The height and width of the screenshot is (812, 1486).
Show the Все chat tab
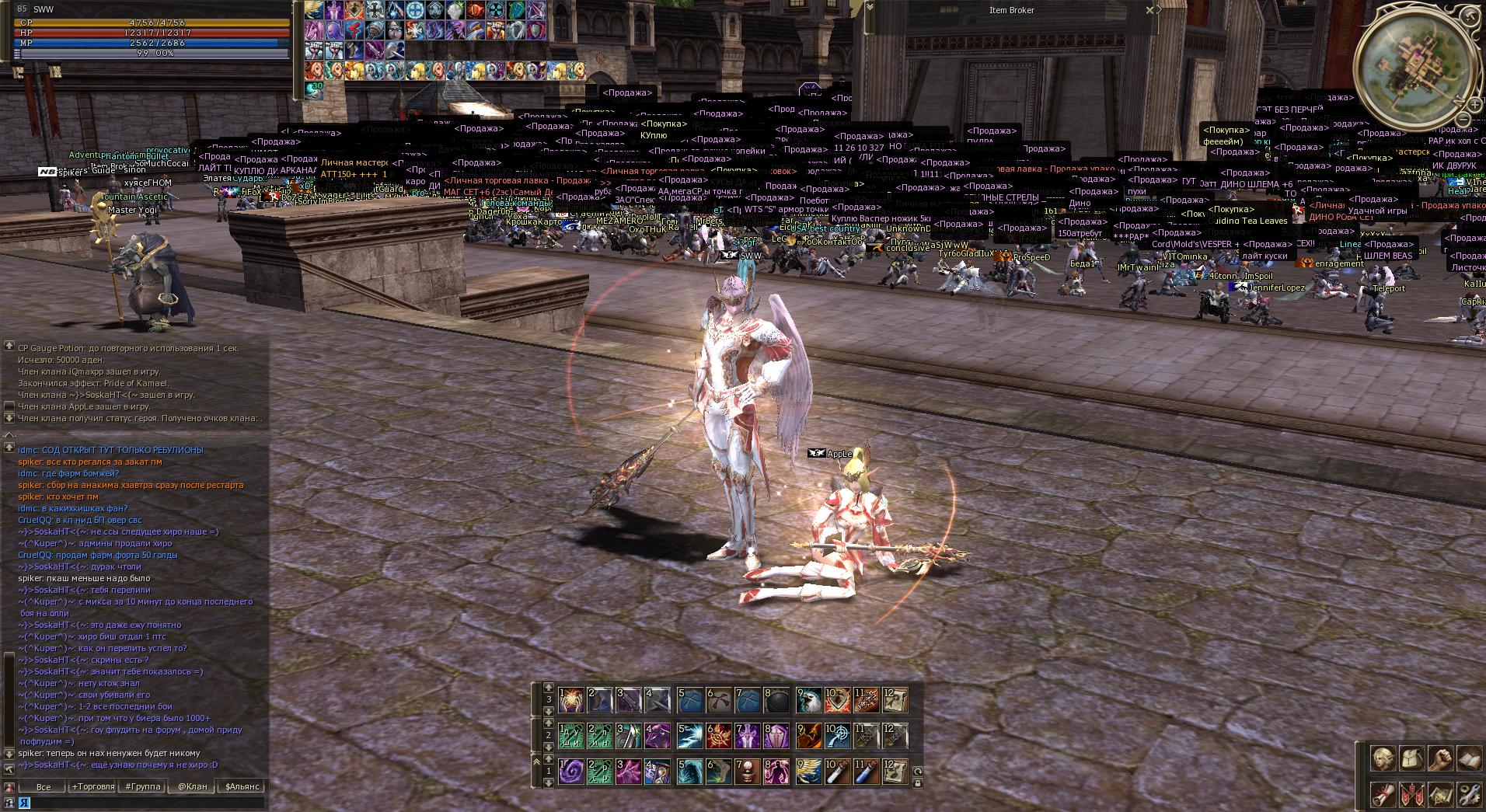(x=44, y=786)
